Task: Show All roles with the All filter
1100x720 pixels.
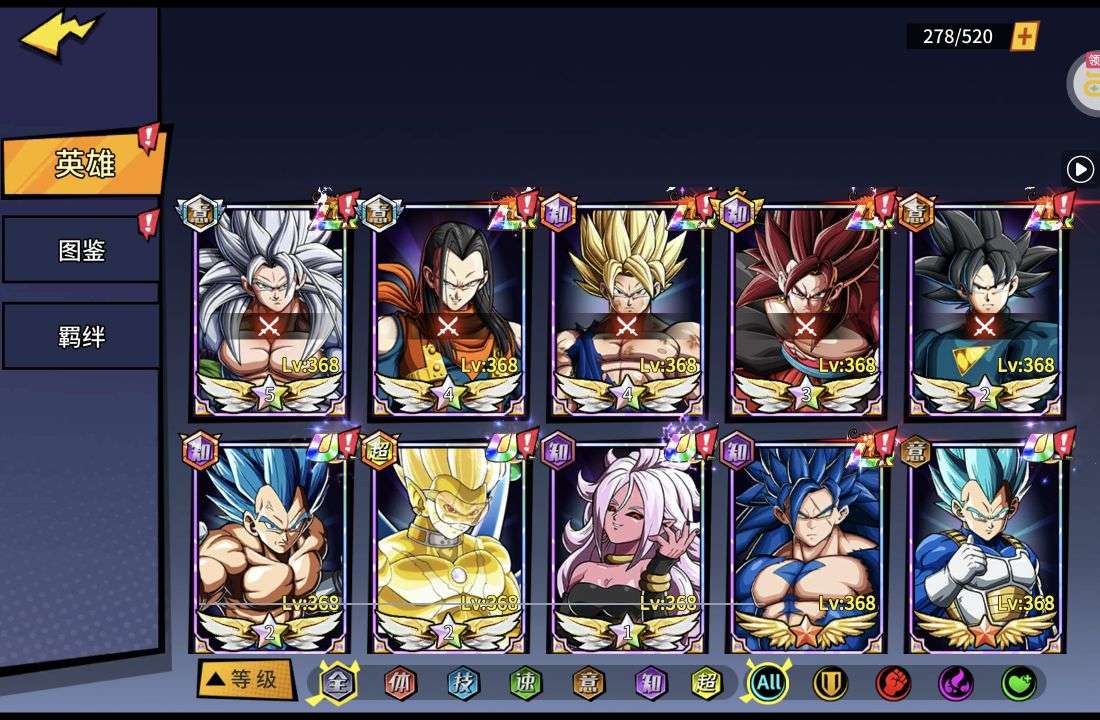Action: pos(768,683)
